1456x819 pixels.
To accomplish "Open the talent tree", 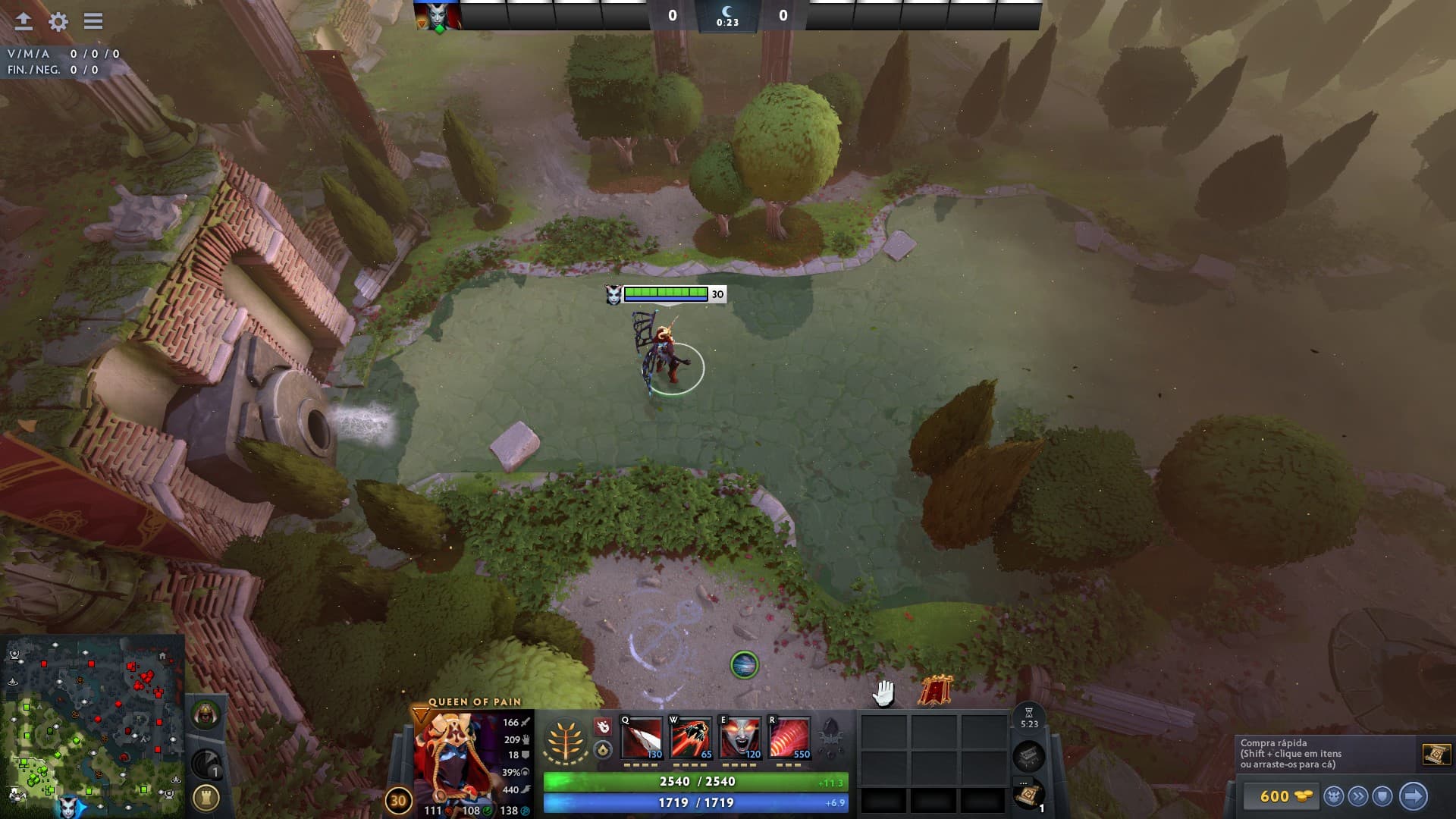I will [x=566, y=740].
